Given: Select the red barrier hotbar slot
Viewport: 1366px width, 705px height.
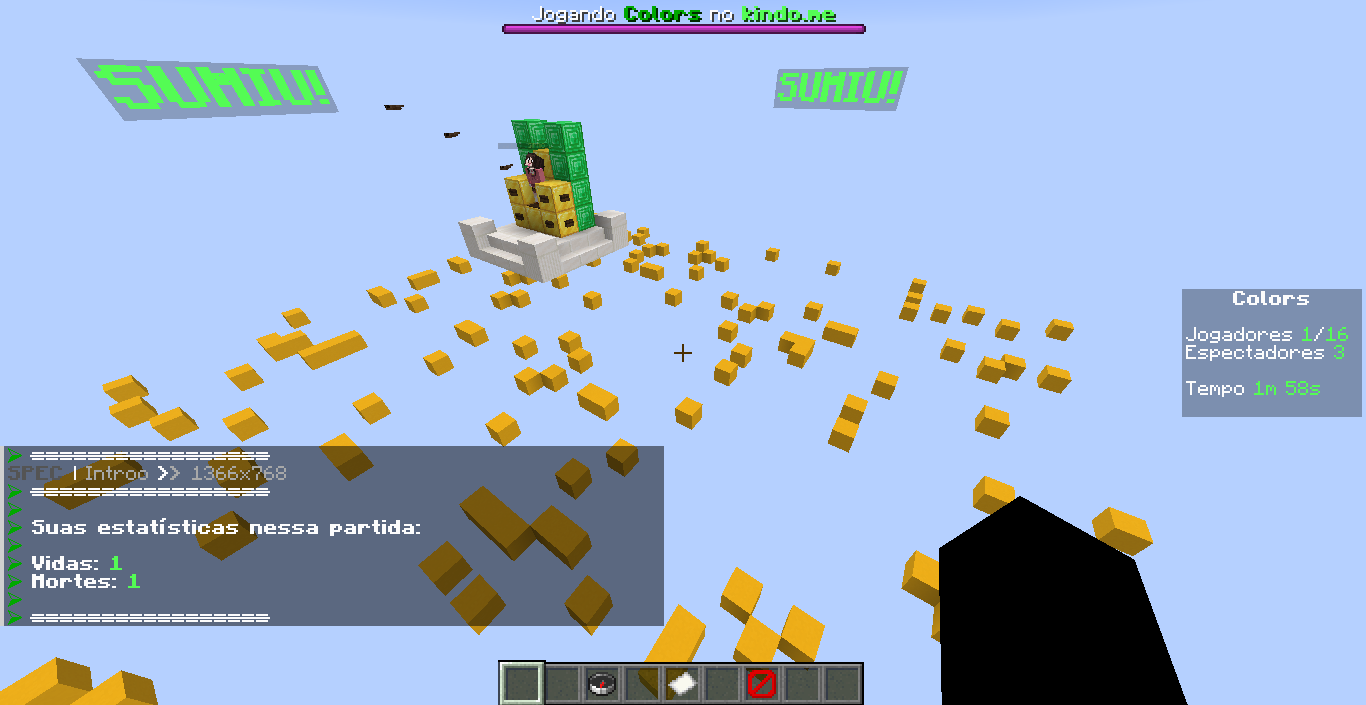Looking at the screenshot, I should coord(762,684).
